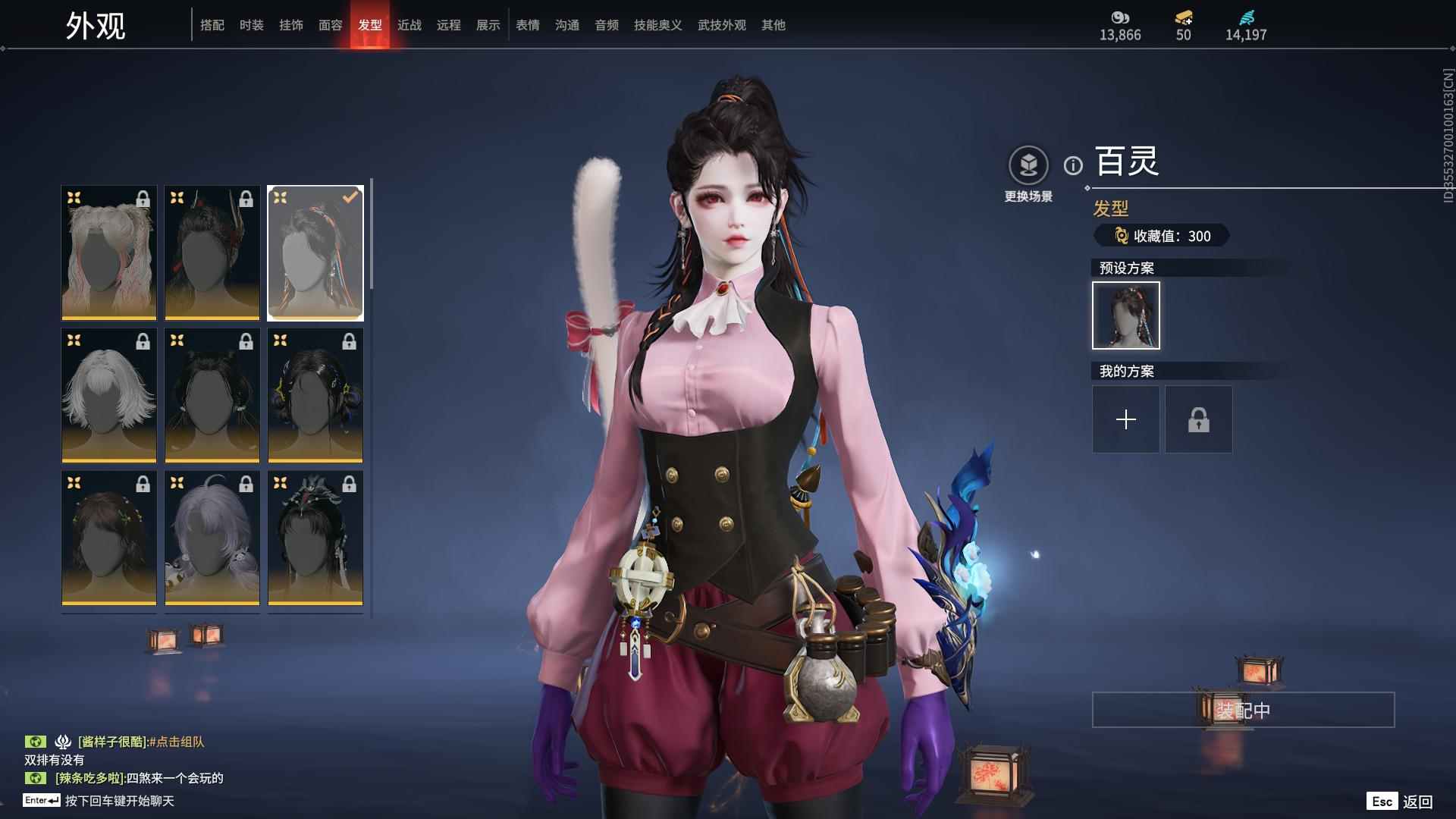Add a new custom scheme with plus
This screenshot has height=819, width=1456.
point(1126,419)
